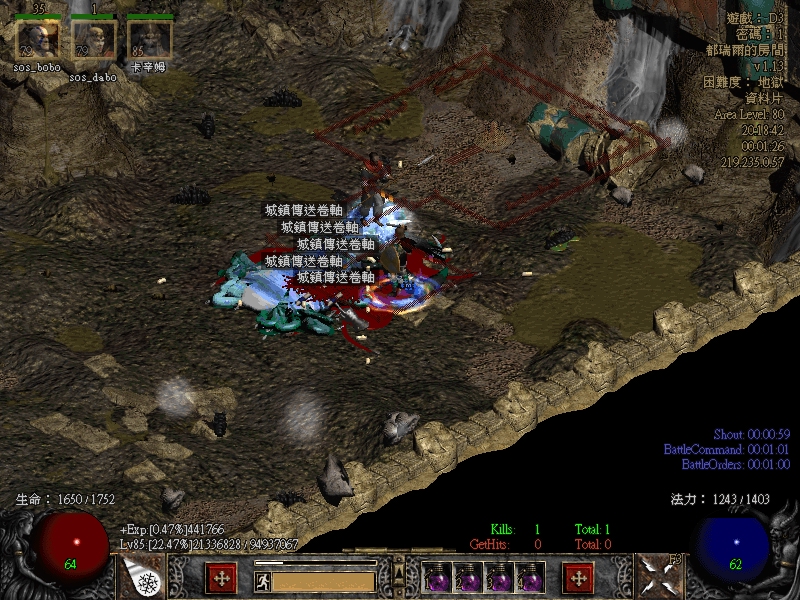800x600 pixels.
Task: Open the right mouse skill selector
Action: tap(658, 577)
